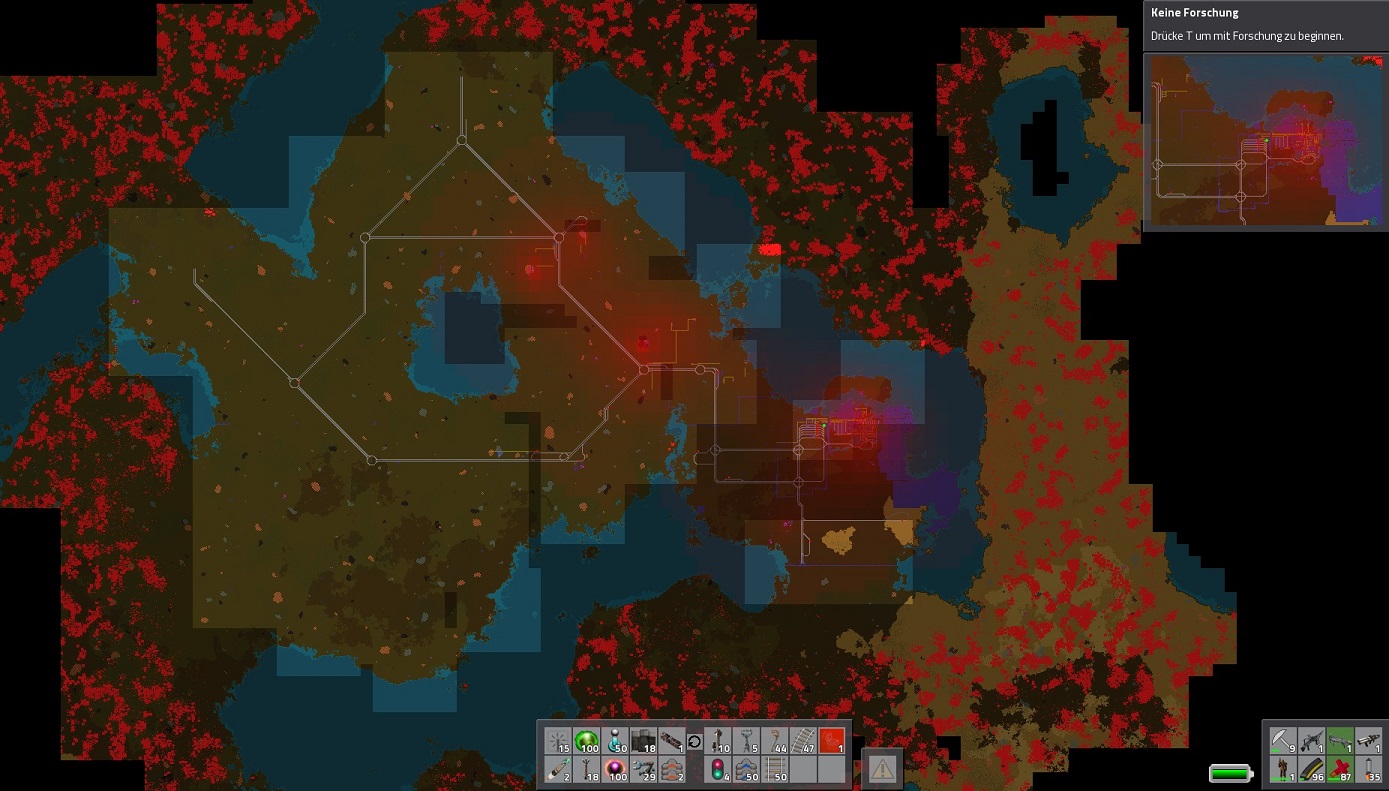Select the red-arrow belt item stack
The width and height of the screenshot is (1389, 791).
coord(671,769)
